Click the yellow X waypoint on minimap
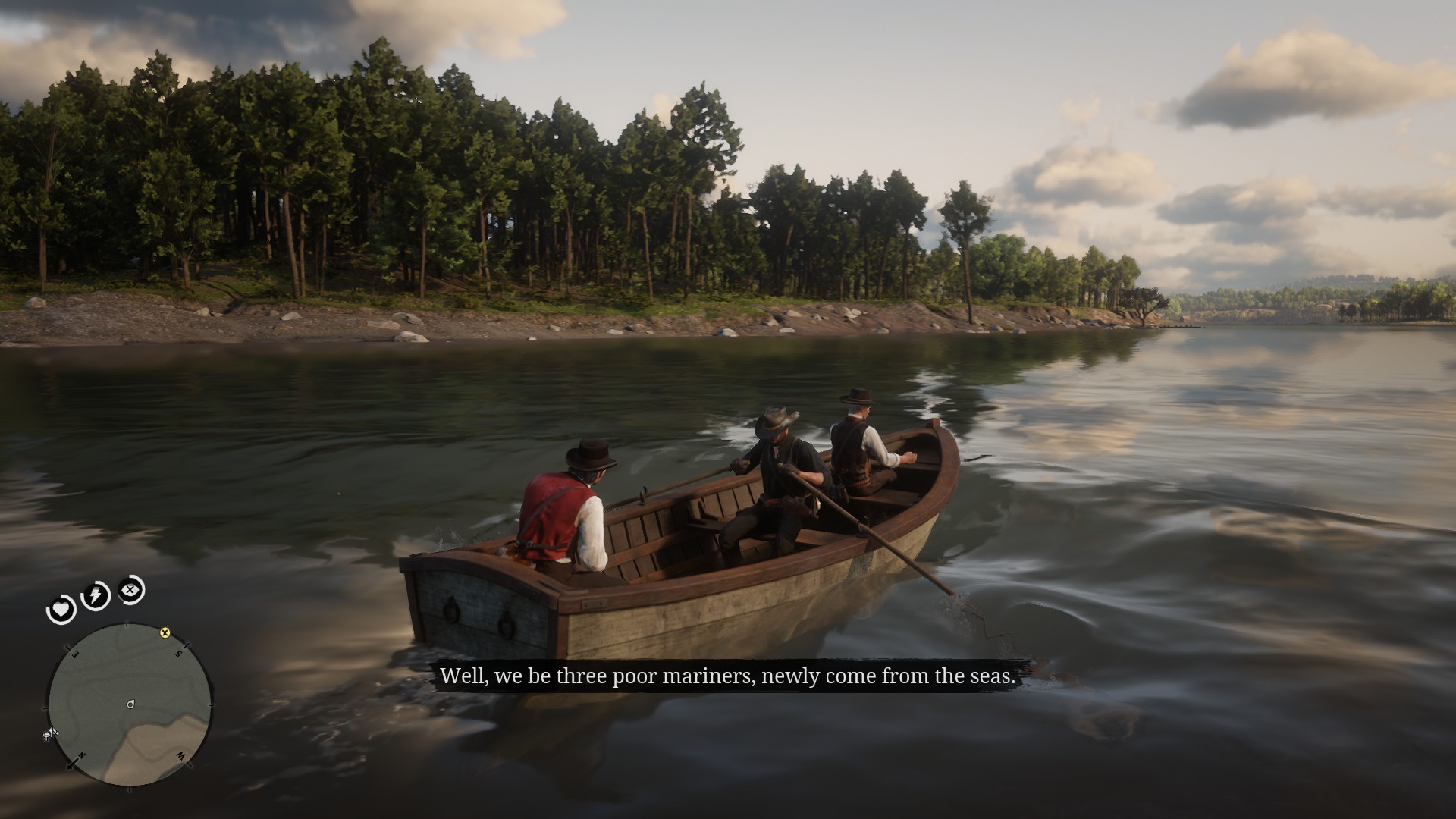Screen dimensions: 1456x819 tap(165, 634)
